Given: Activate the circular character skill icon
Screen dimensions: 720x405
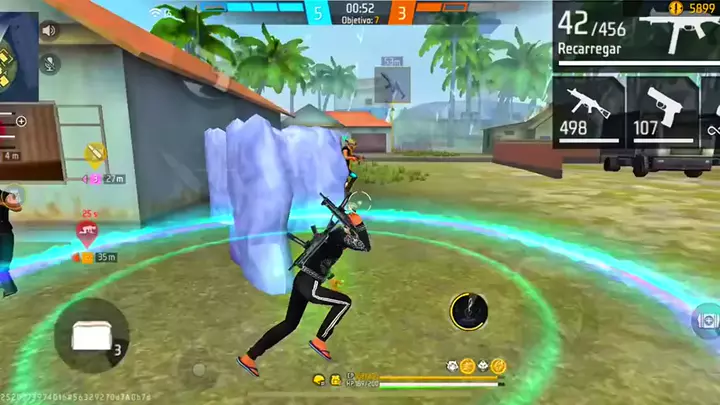Looking at the screenshot, I should [468, 312].
